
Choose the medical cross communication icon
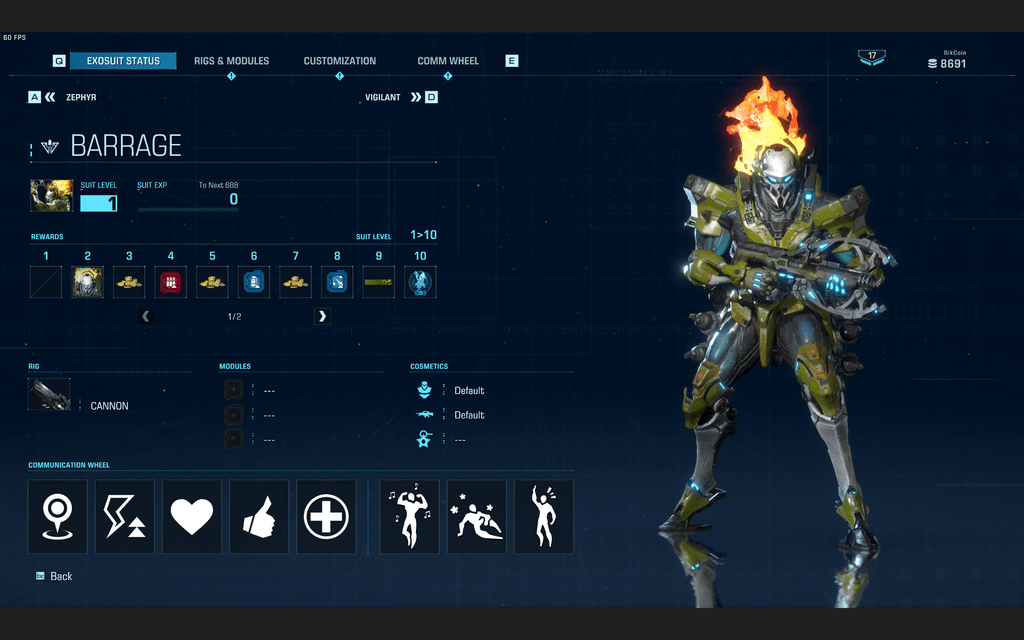click(x=326, y=517)
